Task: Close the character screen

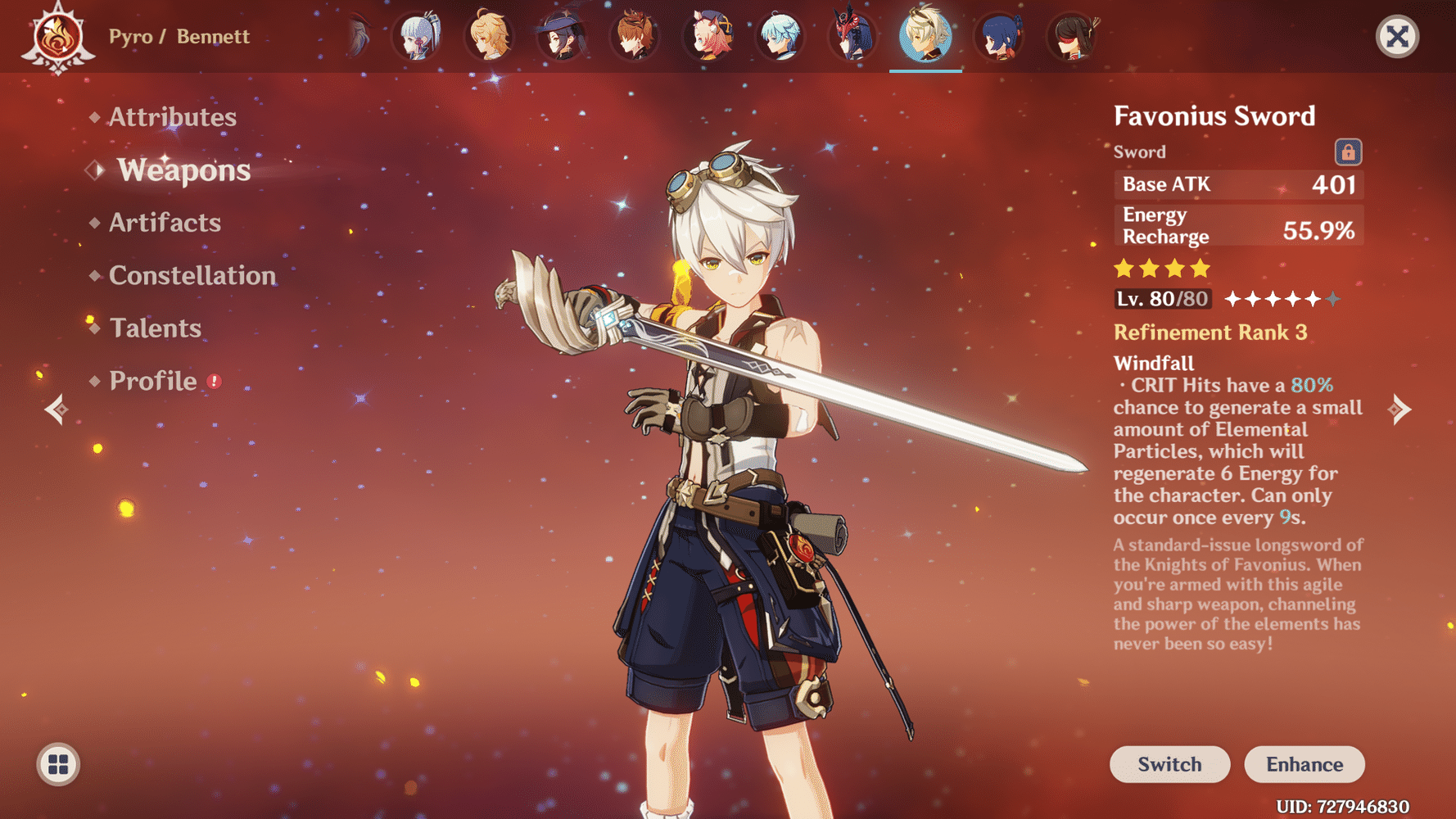Action: pos(1397,37)
